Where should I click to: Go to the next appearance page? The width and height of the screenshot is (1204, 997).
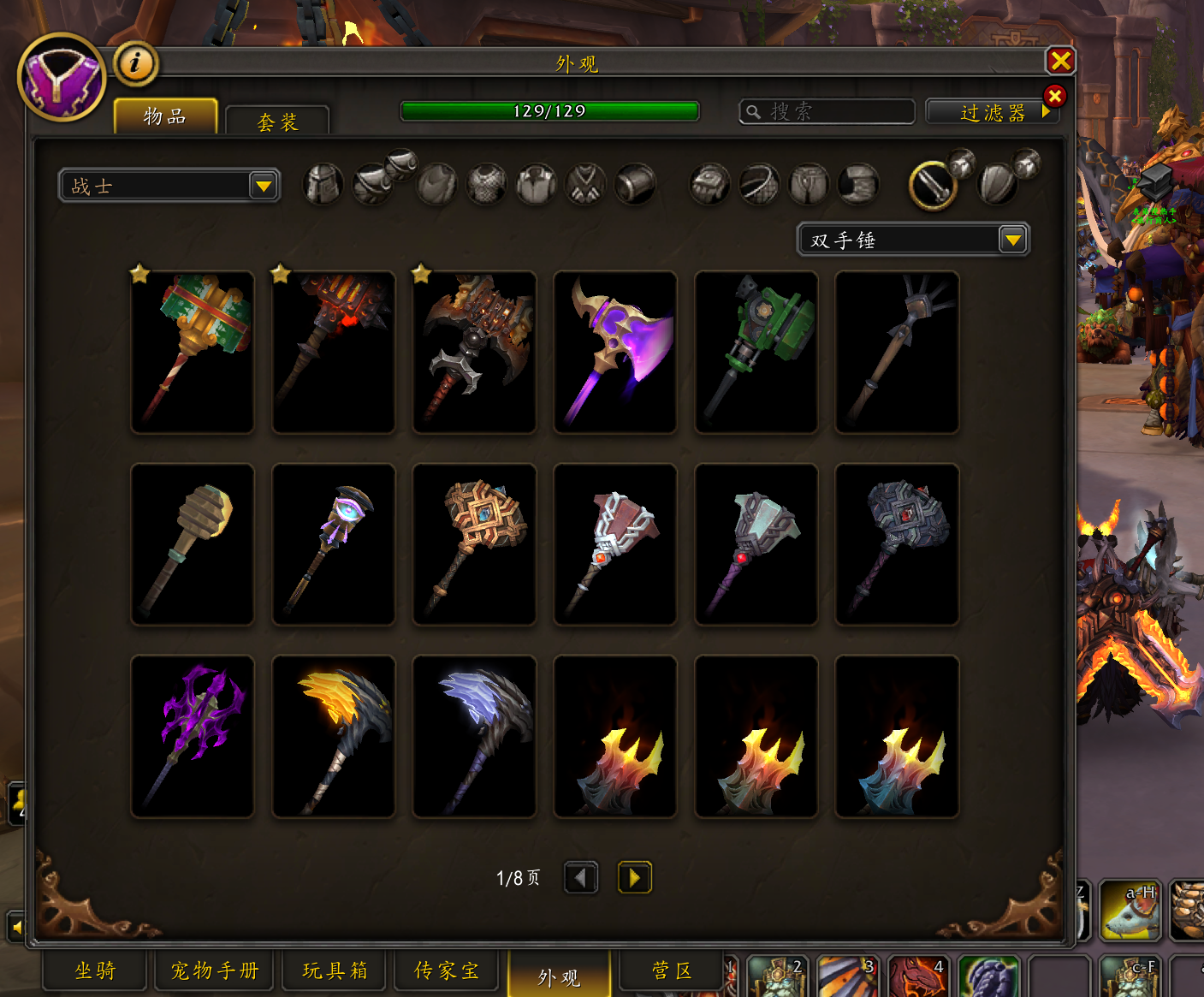[x=634, y=877]
